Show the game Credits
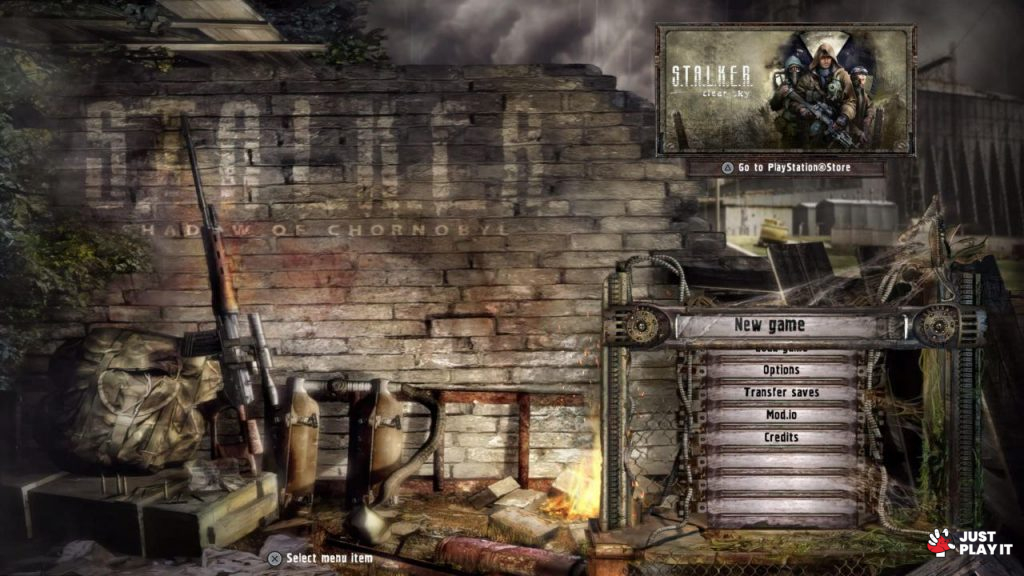 click(x=781, y=438)
